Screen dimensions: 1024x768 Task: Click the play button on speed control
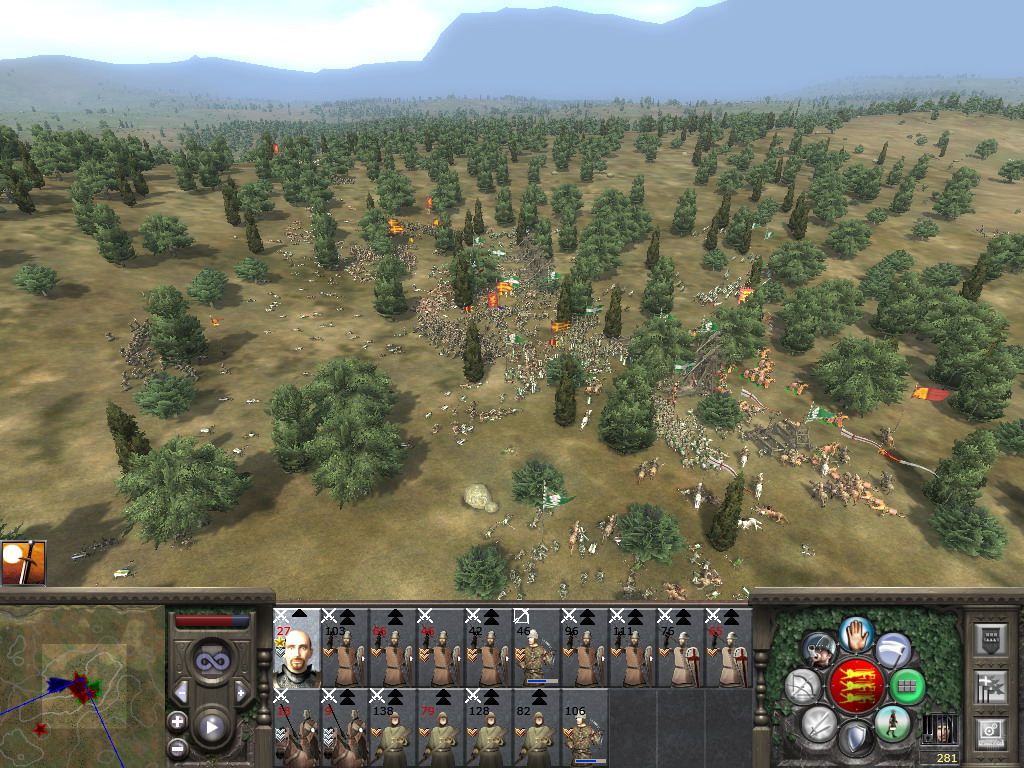point(211,727)
